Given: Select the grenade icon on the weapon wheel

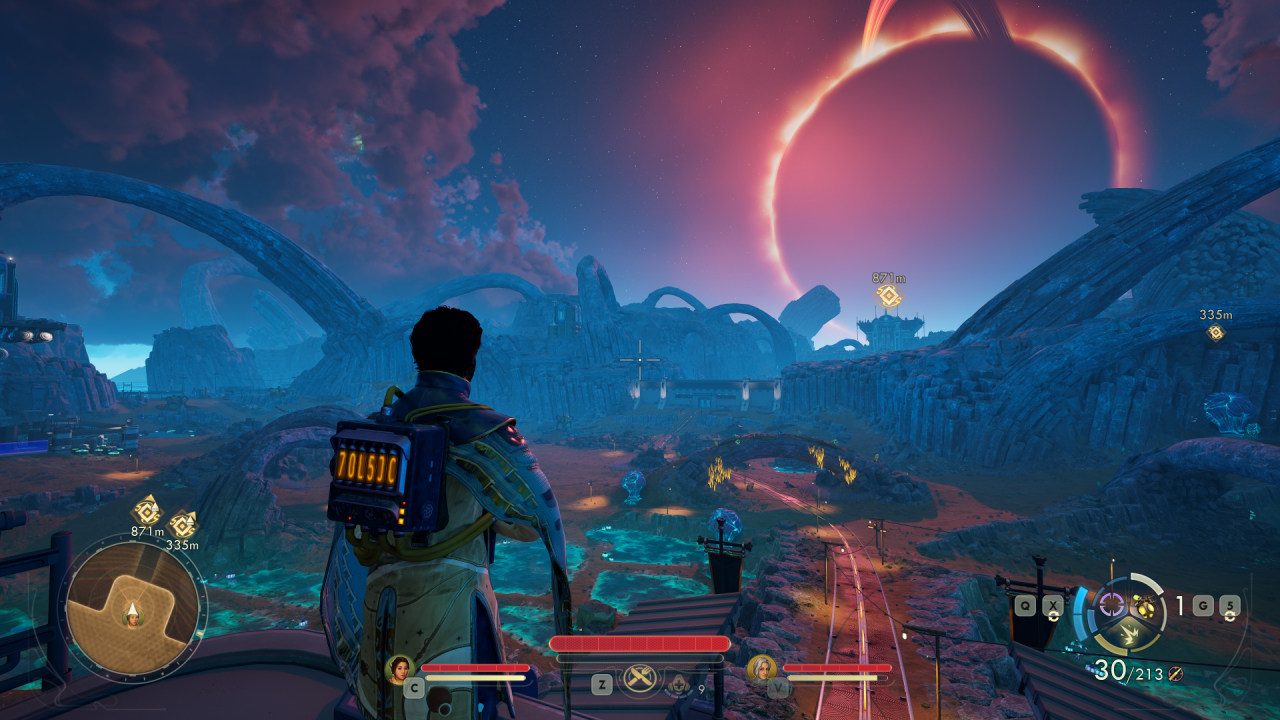Looking at the screenshot, I should pos(1146,606).
